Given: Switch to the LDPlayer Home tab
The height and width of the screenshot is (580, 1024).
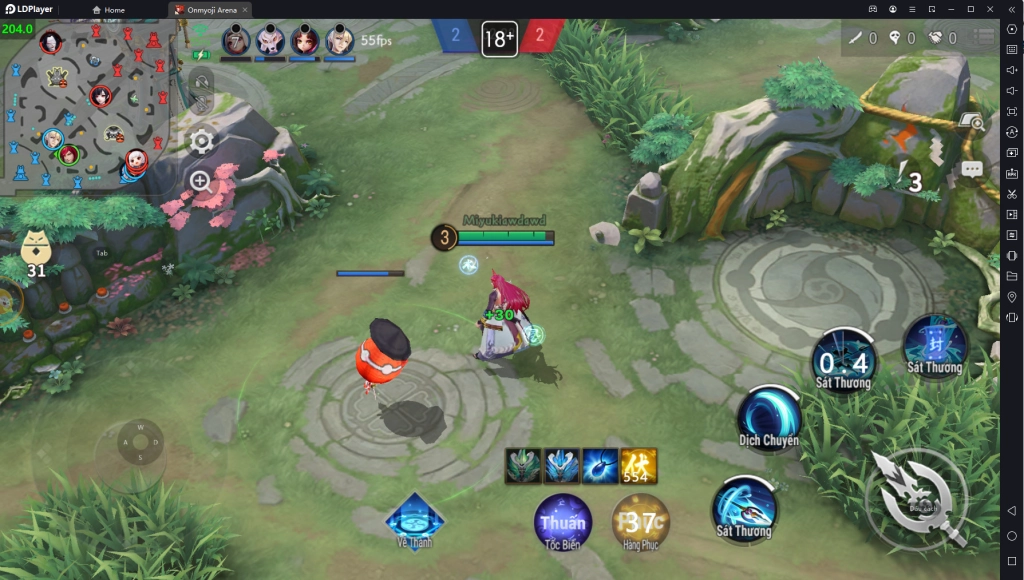Looking at the screenshot, I should pos(109,9).
